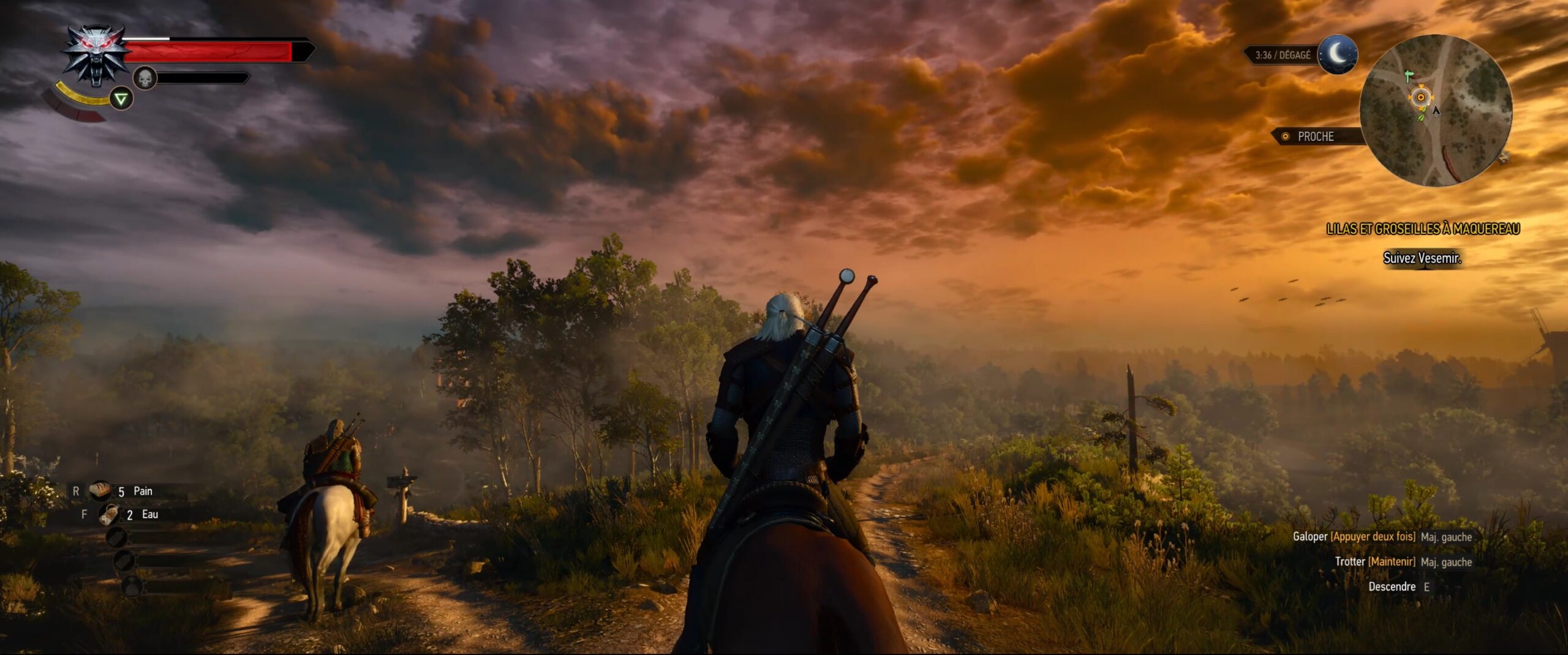The width and height of the screenshot is (1568, 655).
Task: Click the circular minimap
Action: (1436, 110)
